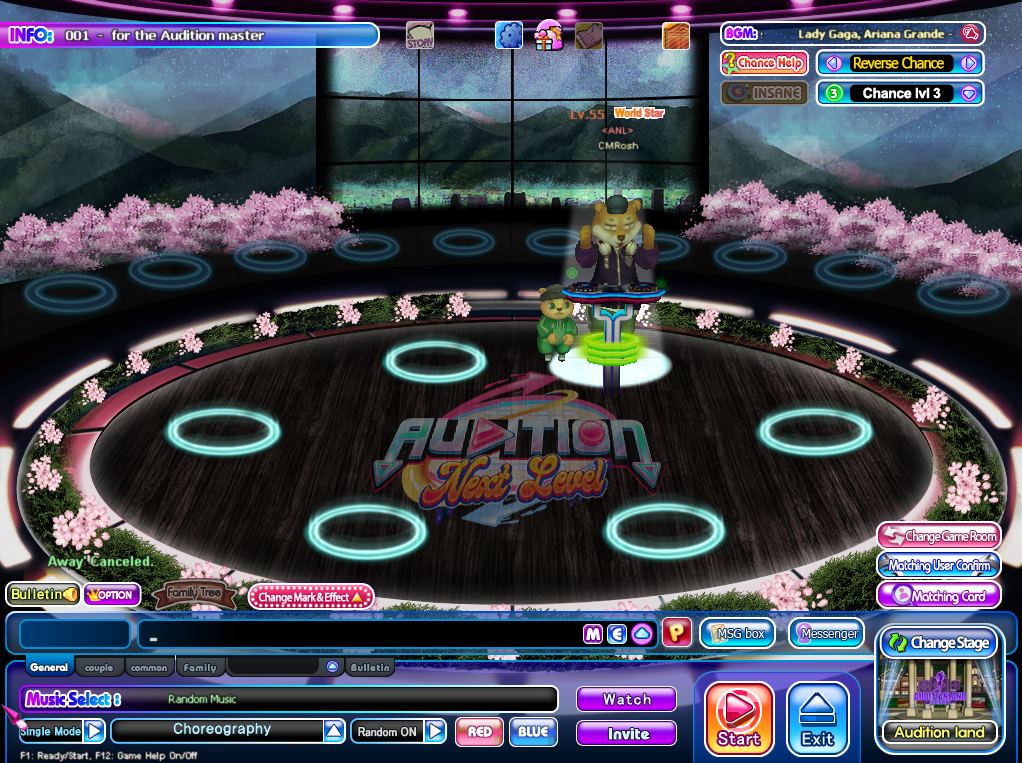Join the BLUE team

[x=533, y=732]
